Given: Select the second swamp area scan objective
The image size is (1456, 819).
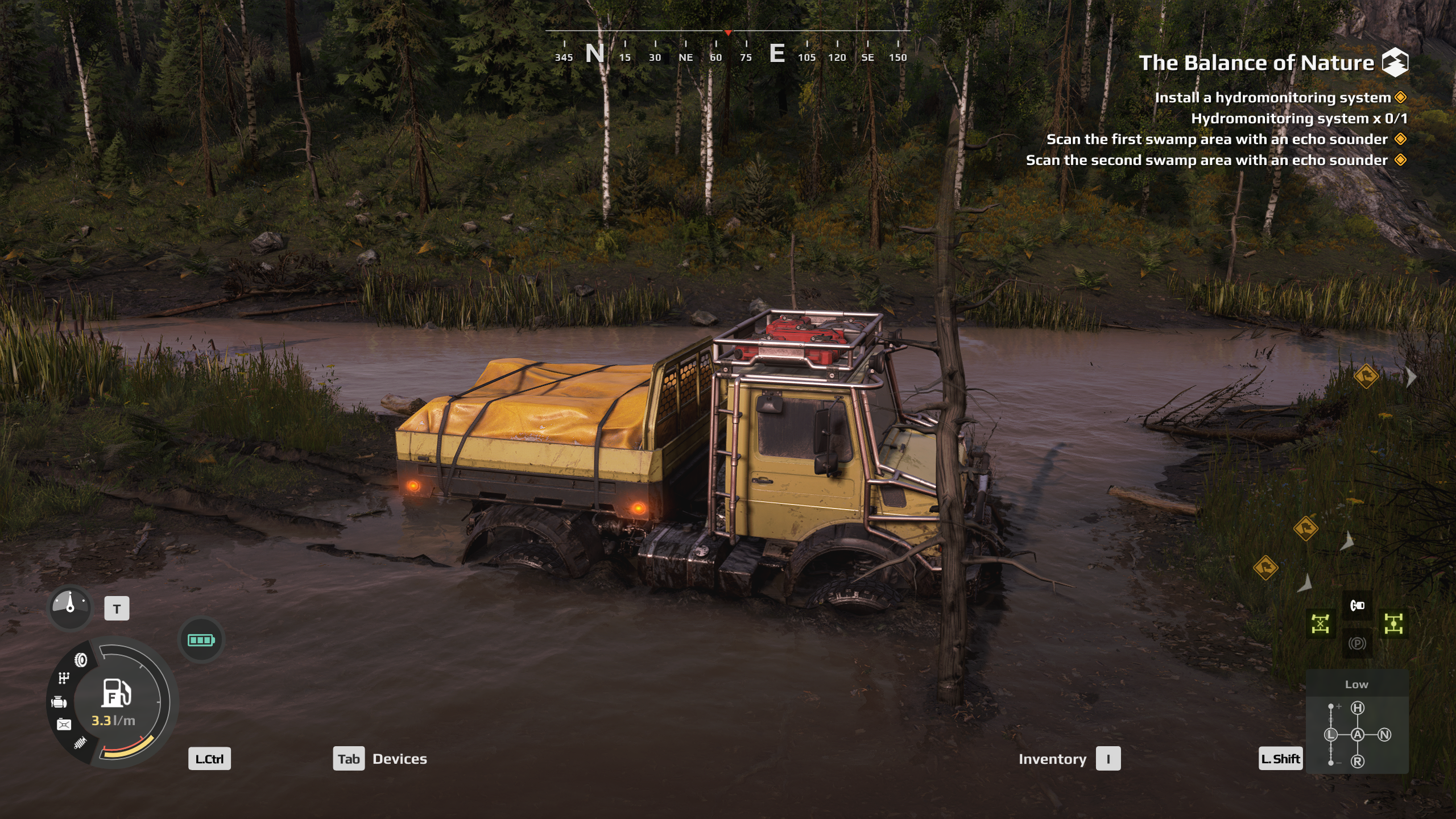Looking at the screenshot, I should coord(1206,160).
